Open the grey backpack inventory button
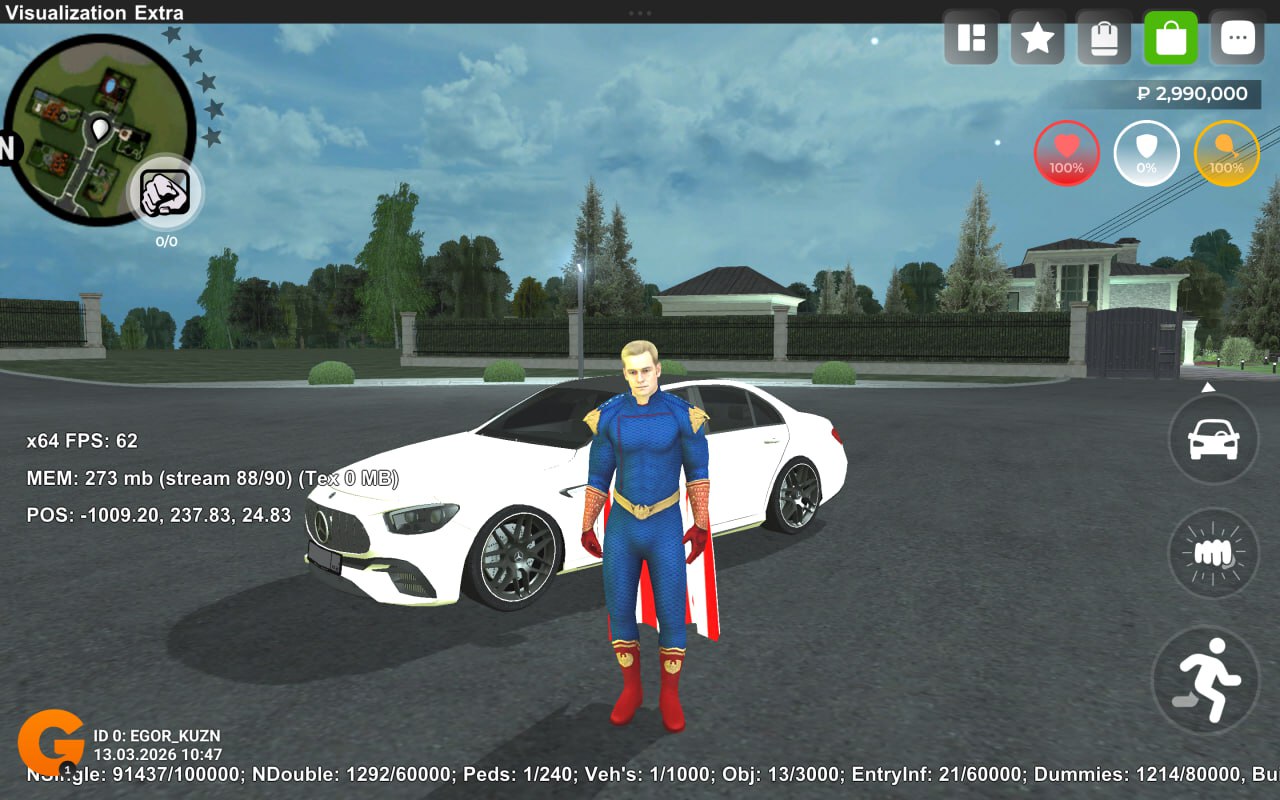Viewport: 1280px width, 800px height. (1104, 38)
